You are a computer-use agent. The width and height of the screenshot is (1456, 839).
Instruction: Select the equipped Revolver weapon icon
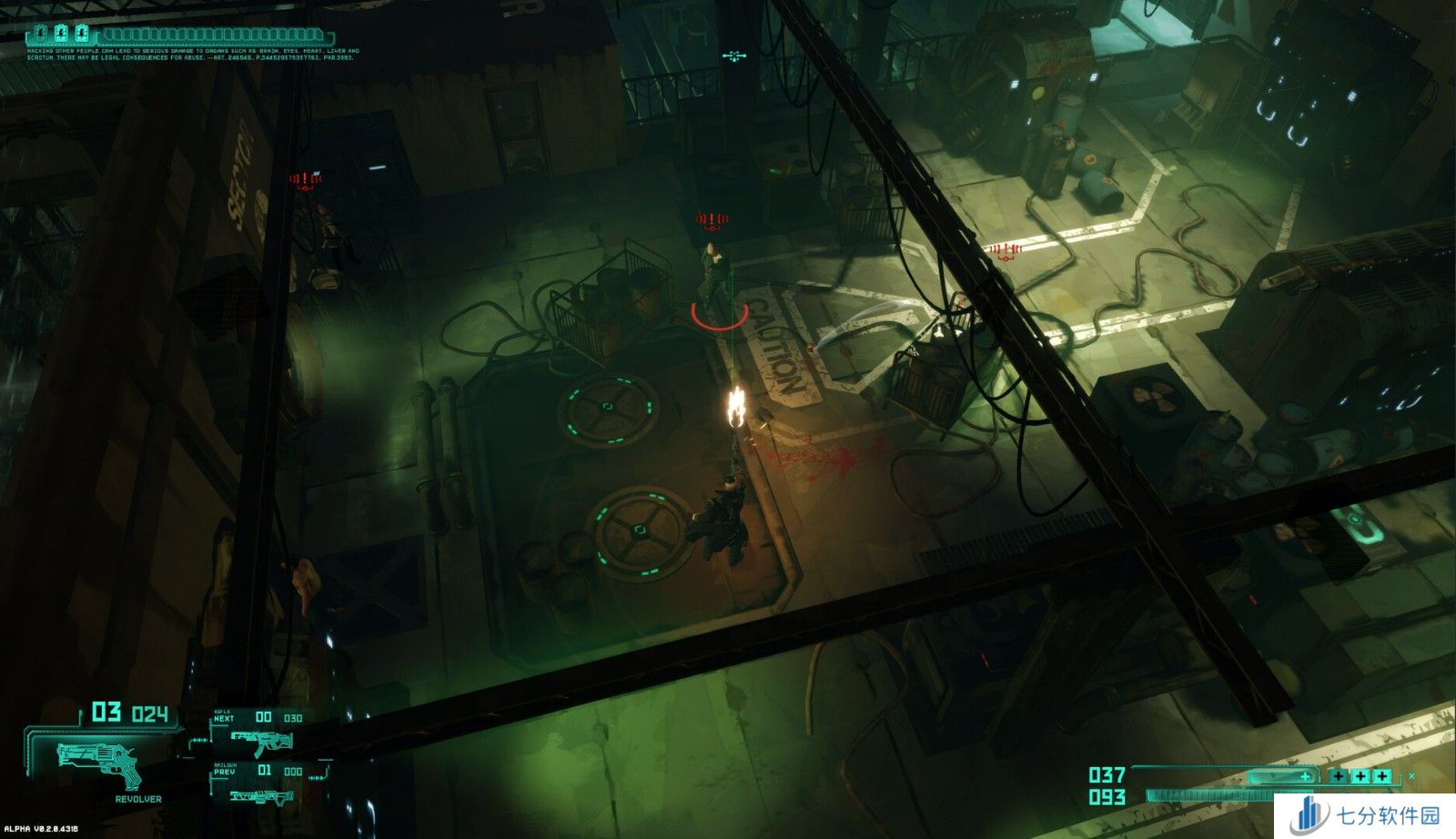pos(100,763)
